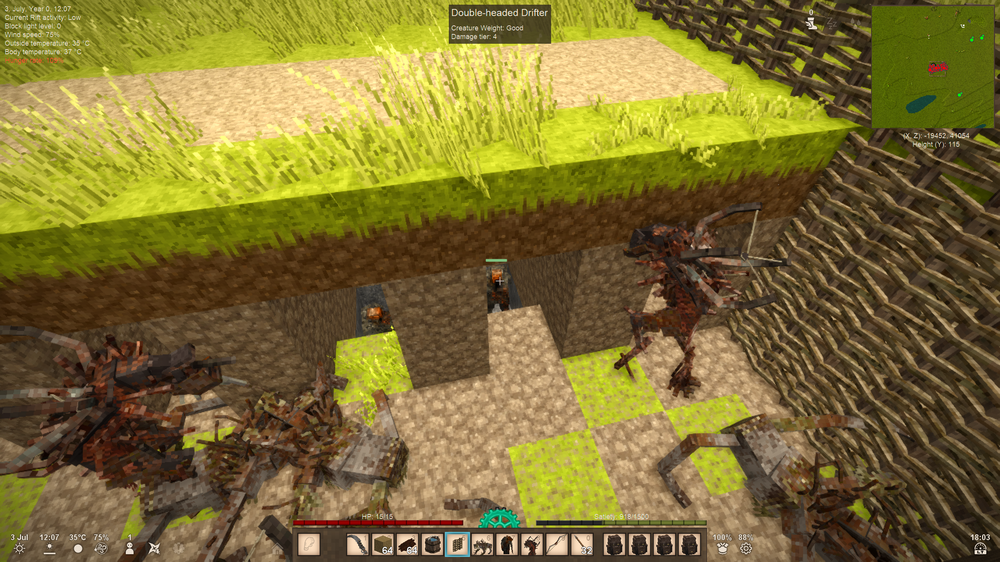Viewport: 1000px width, 562px height.
Task: Click the paw print 100% icon
Action: click(721, 549)
